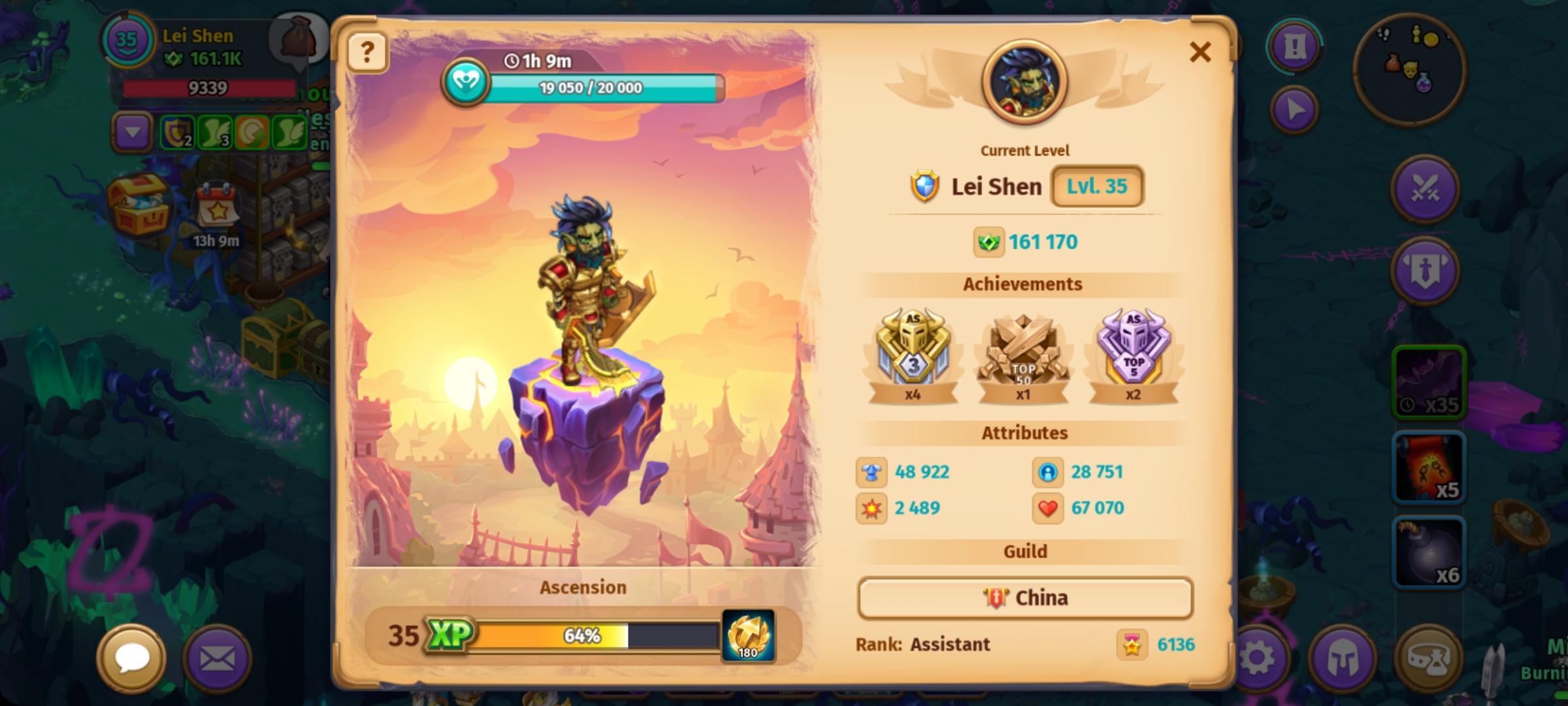Image resolution: width=1568 pixels, height=706 pixels.
Task: Click the heart icon next to 67 070
Action: (x=1048, y=508)
